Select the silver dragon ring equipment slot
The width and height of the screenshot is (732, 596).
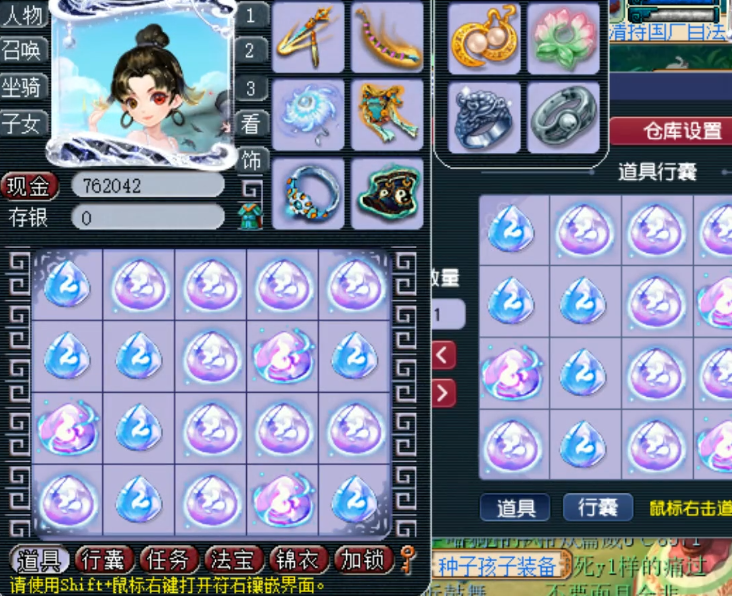[484, 116]
